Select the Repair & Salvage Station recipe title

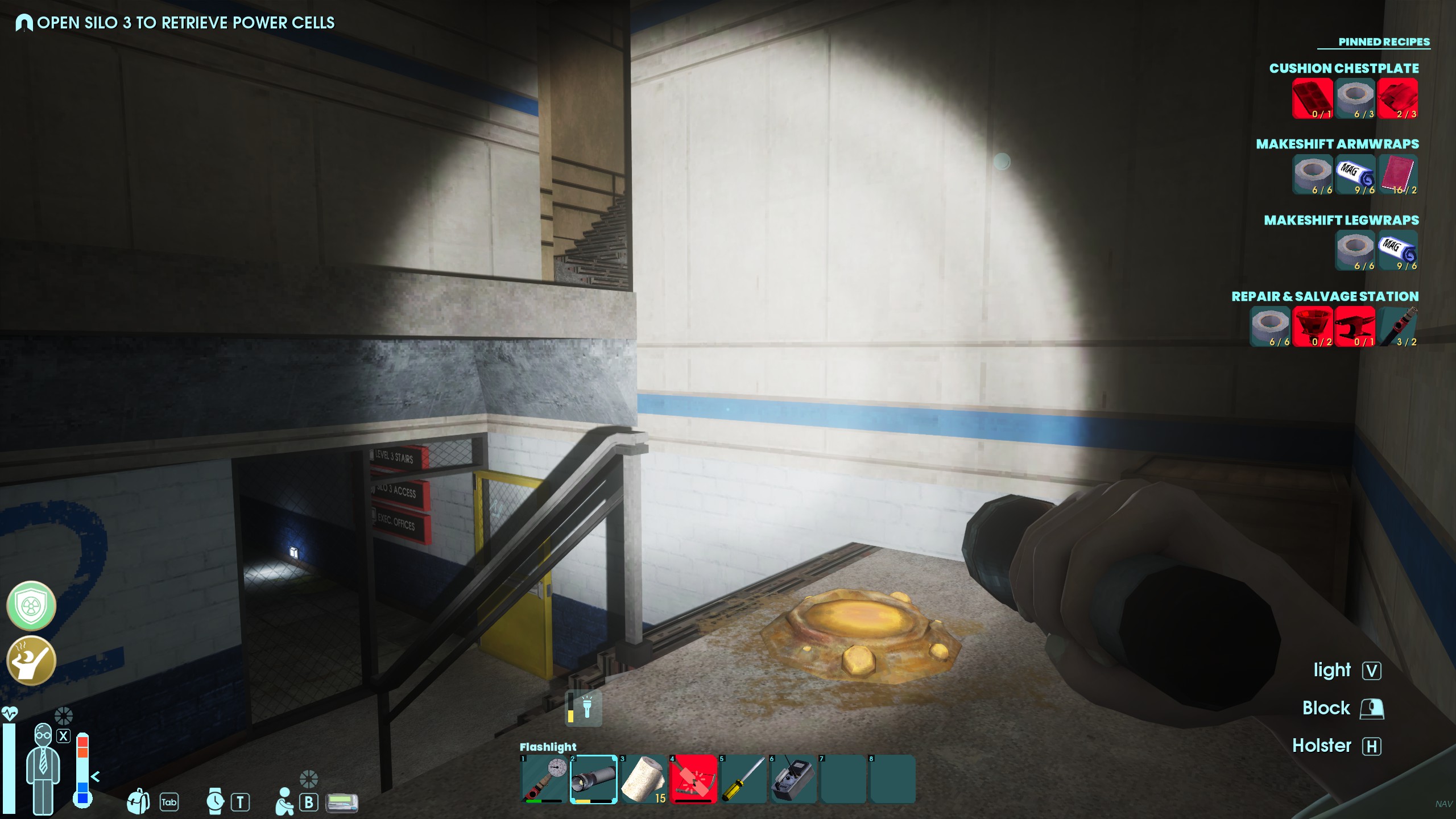tap(1325, 296)
